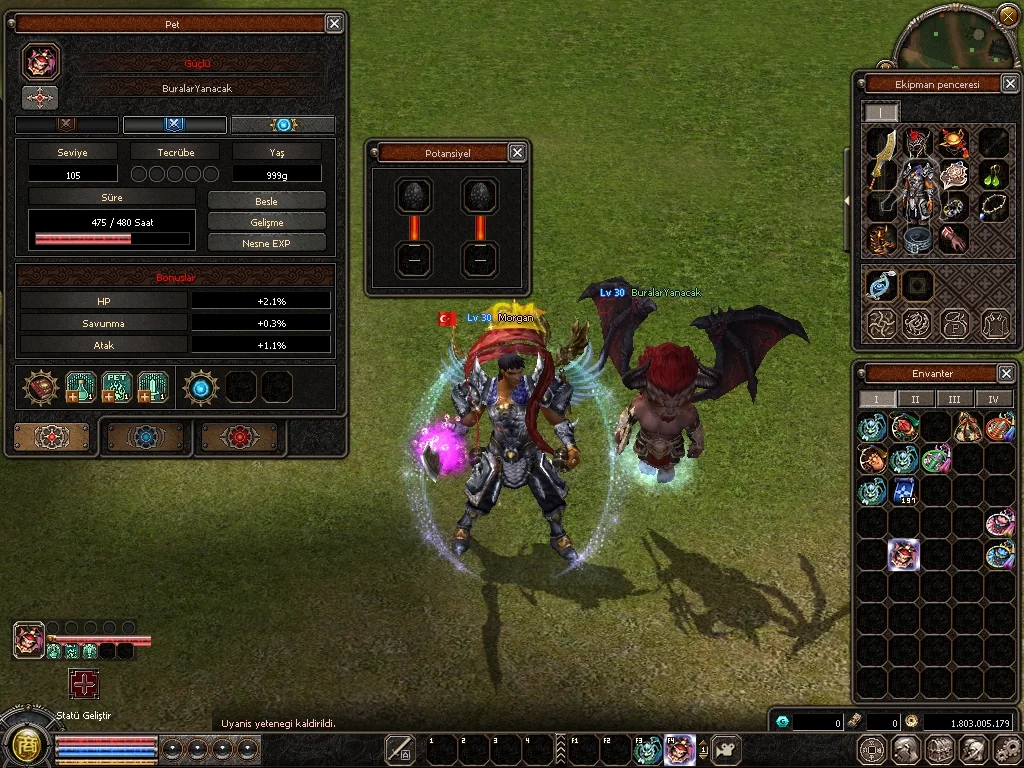The width and height of the screenshot is (1024, 768).
Task: Close the Pet window
Action: click(x=334, y=23)
